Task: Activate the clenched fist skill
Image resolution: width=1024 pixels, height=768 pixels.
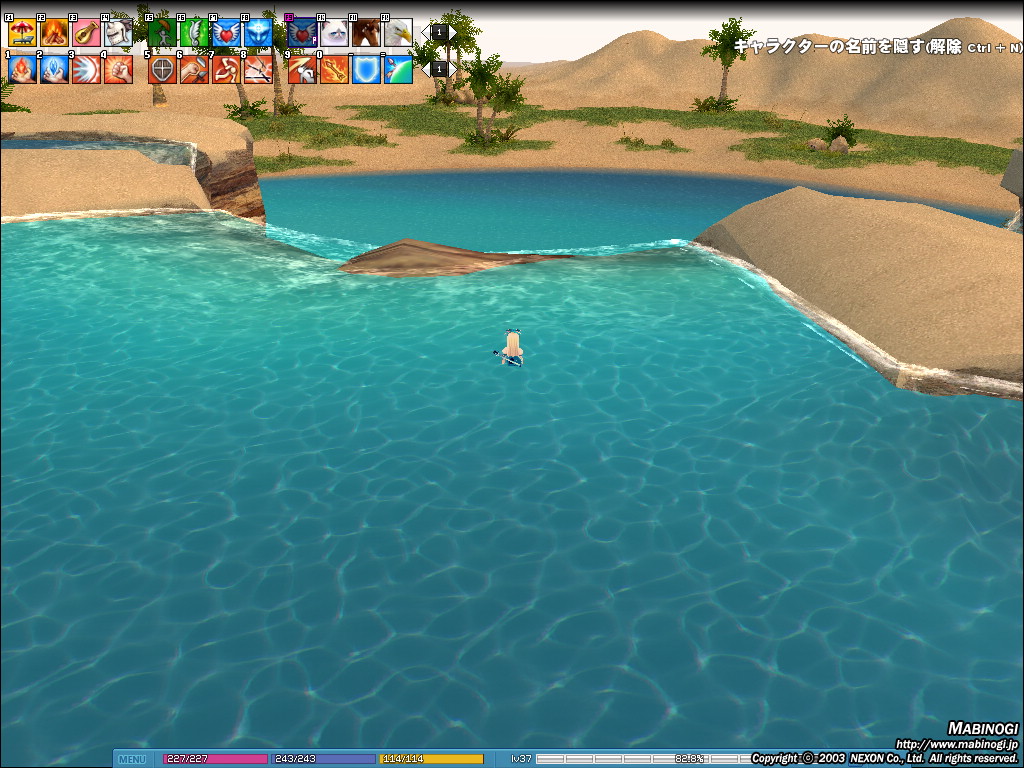Action: click(118, 69)
